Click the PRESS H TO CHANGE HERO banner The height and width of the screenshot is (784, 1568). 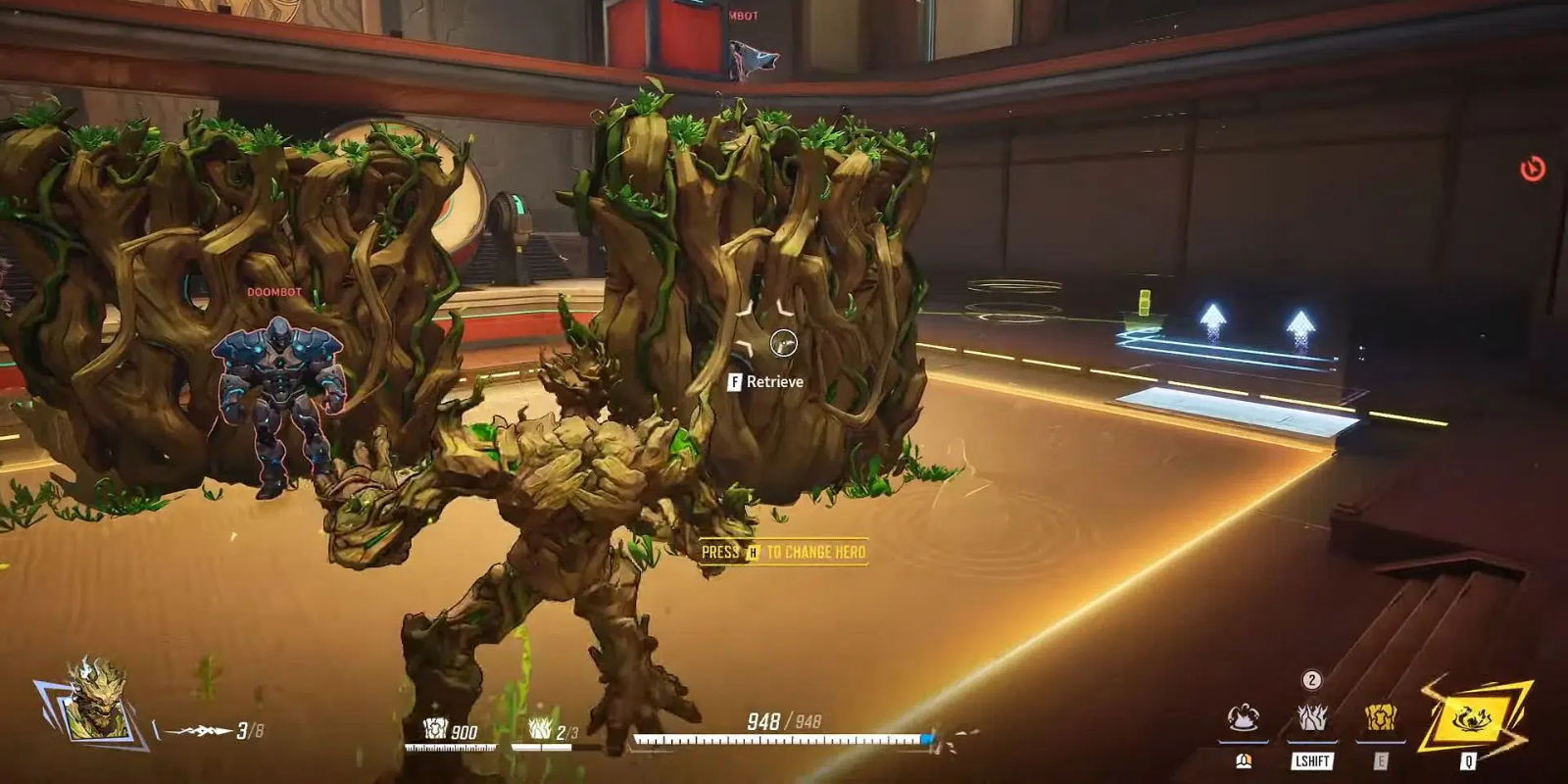pyautogui.click(x=782, y=552)
